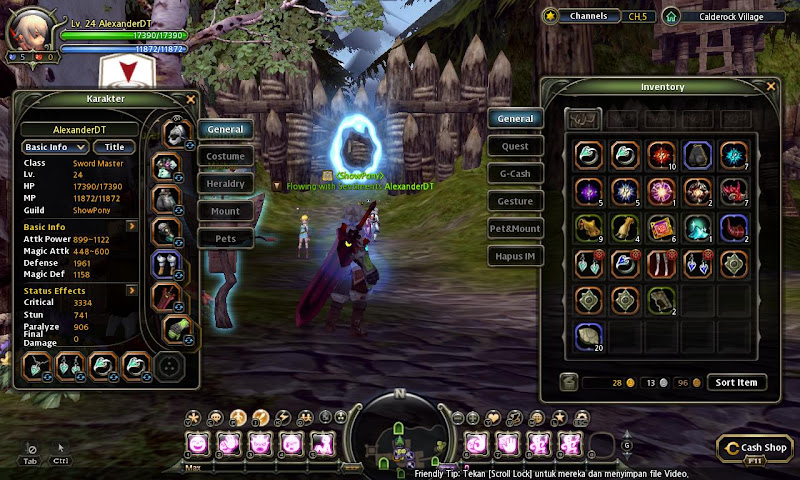Viewport: 800px width, 480px height.
Task: Click the Title button
Action: pos(114,147)
